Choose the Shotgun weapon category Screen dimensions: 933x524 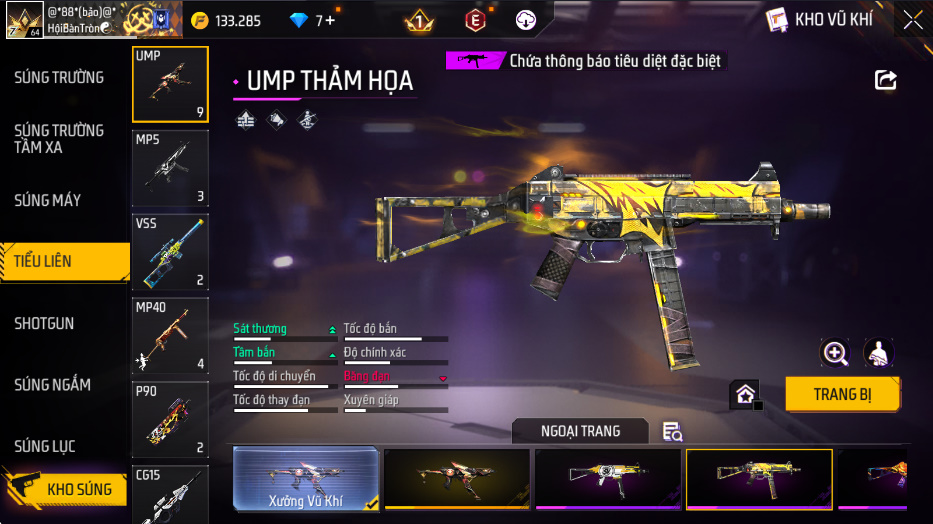[x=44, y=324]
